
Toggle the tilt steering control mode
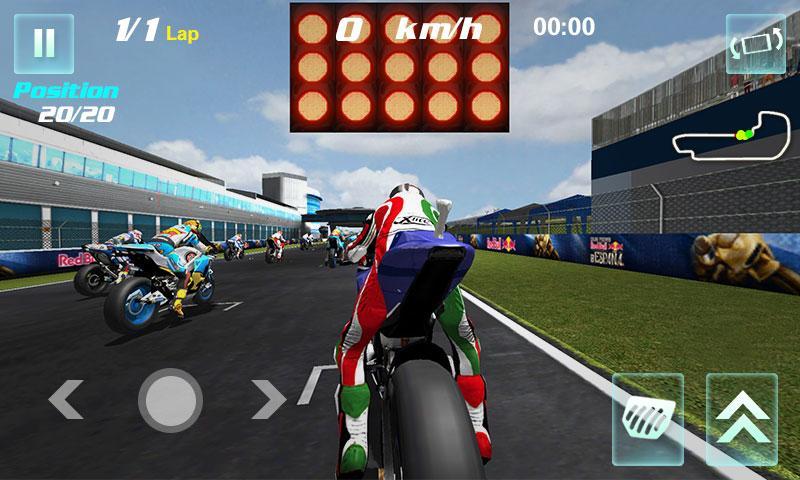[755, 44]
